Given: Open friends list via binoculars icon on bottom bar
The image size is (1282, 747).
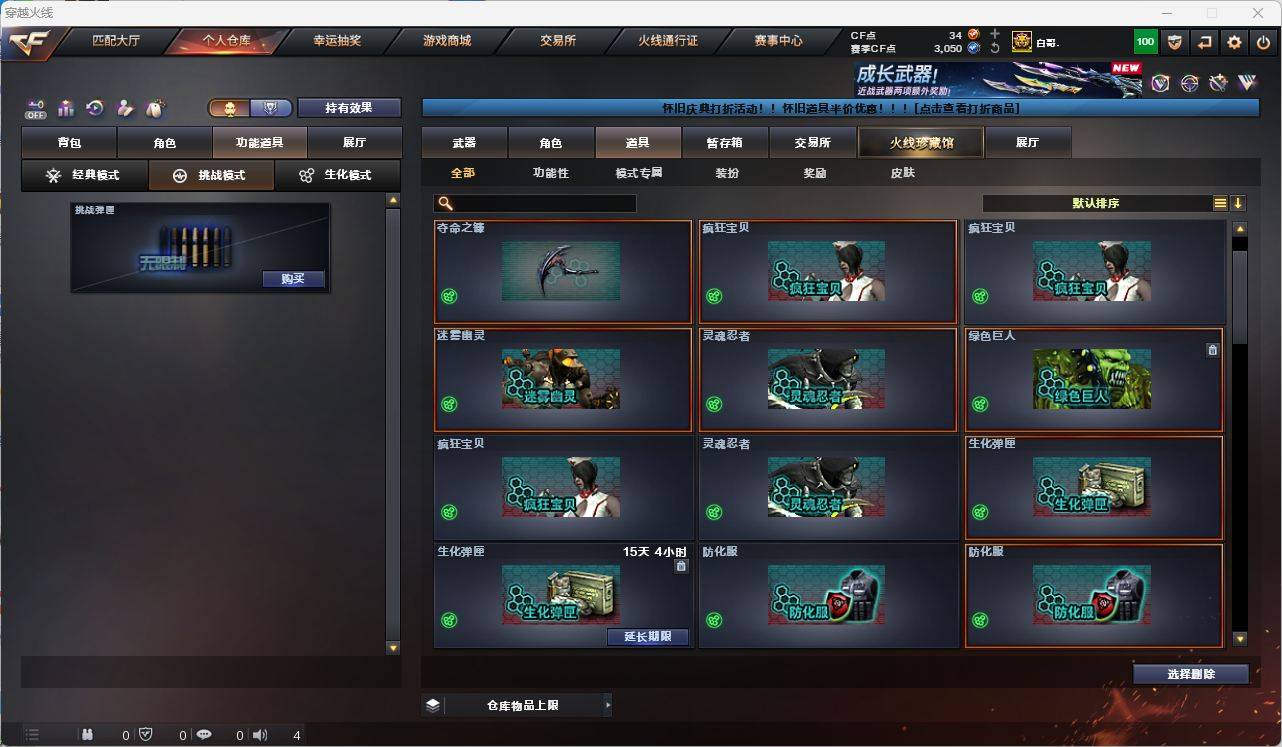Looking at the screenshot, I should pos(87,734).
